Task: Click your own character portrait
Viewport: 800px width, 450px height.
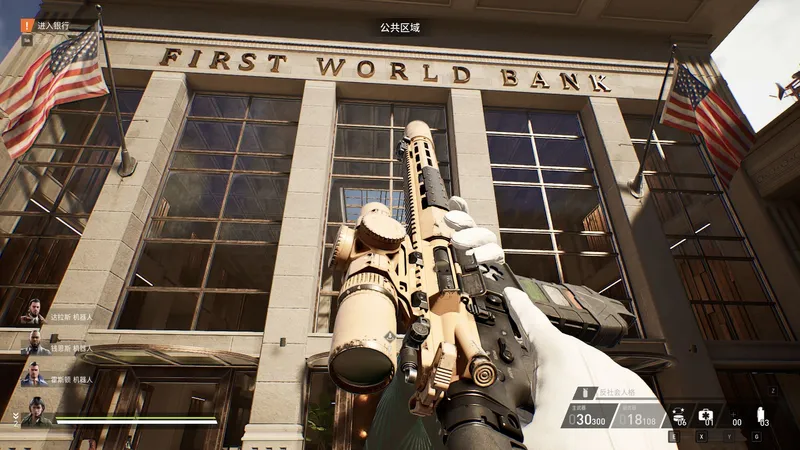Action: click(x=37, y=412)
